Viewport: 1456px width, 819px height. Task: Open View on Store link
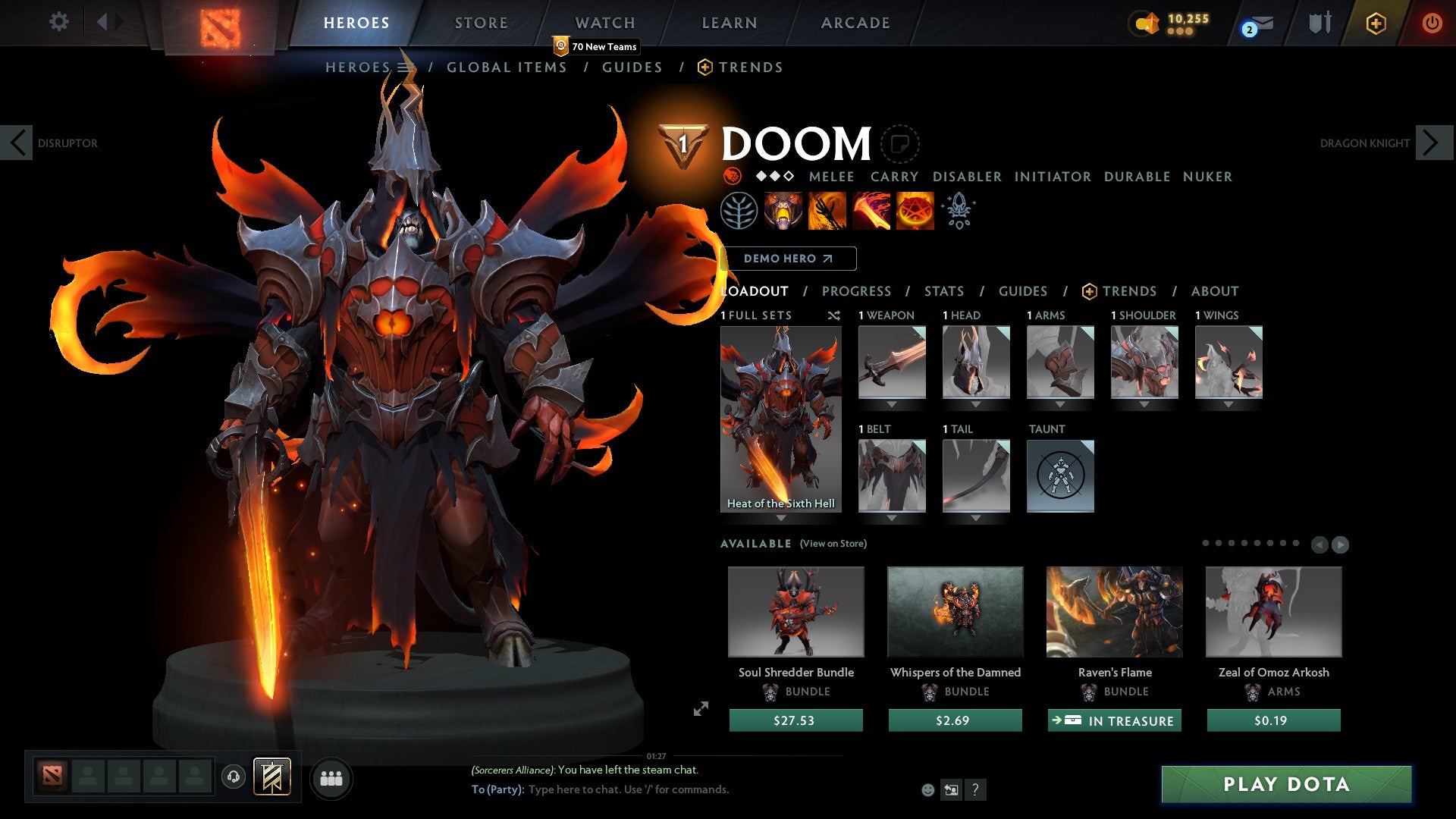[x=833, y=544]
